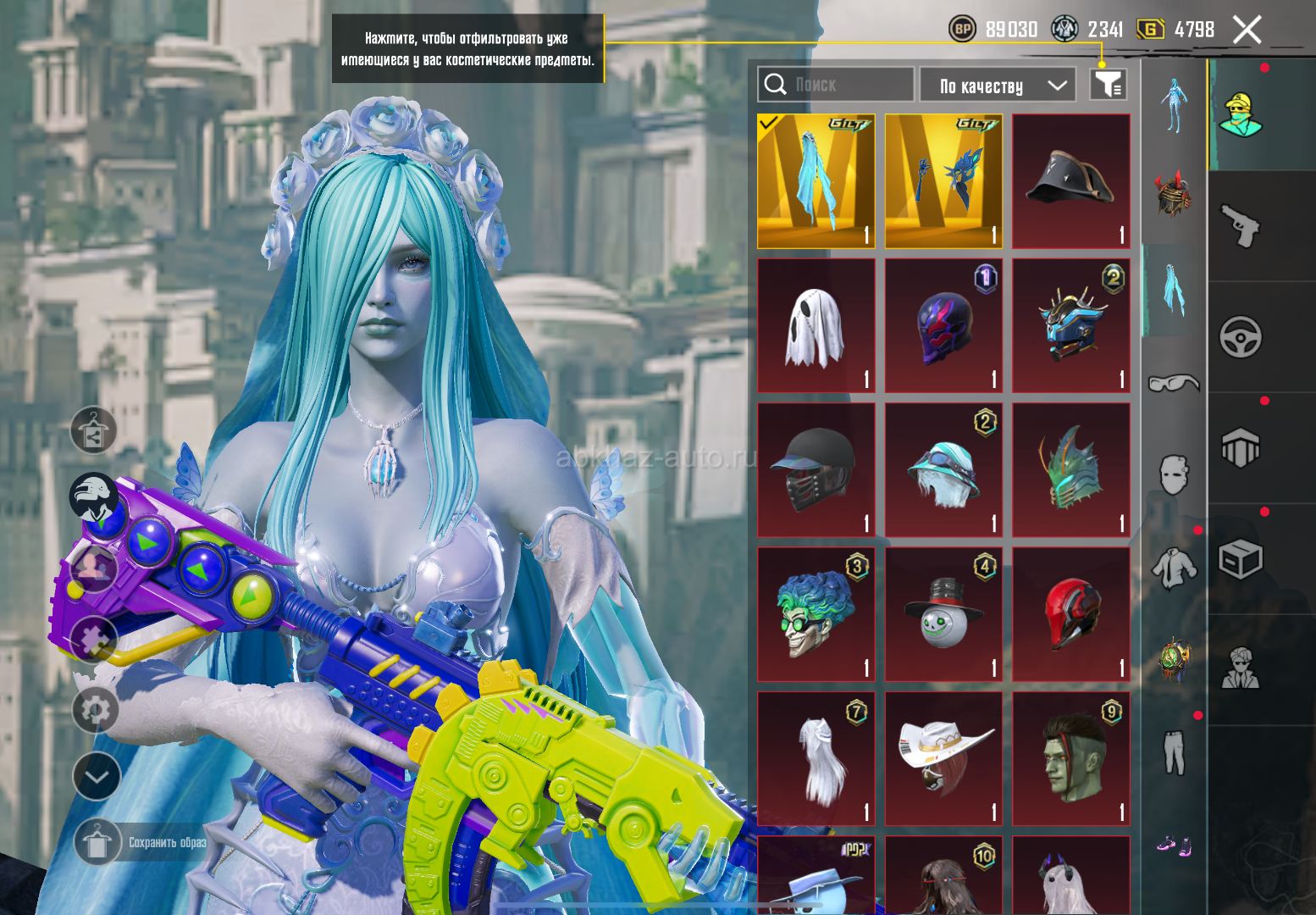Equip the white ghost sheet headwear
1316x915 pixels.
(816, 326)
